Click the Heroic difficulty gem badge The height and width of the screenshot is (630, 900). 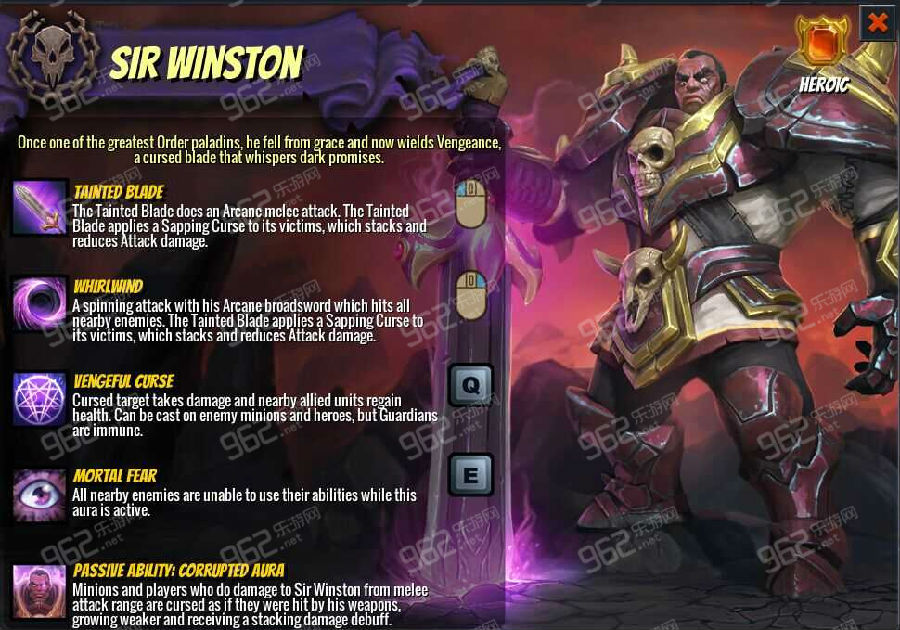(x=823, y=44)
